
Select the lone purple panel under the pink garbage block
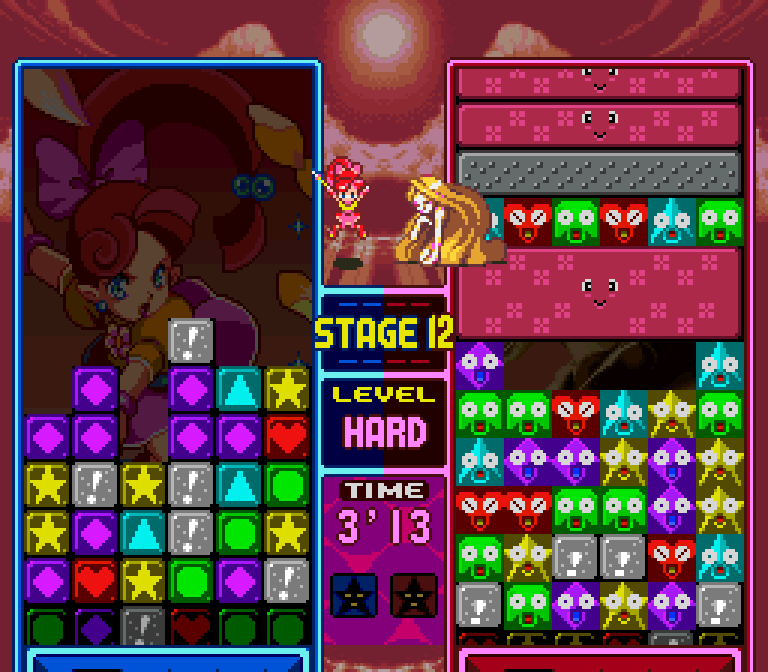coord(480,364)
